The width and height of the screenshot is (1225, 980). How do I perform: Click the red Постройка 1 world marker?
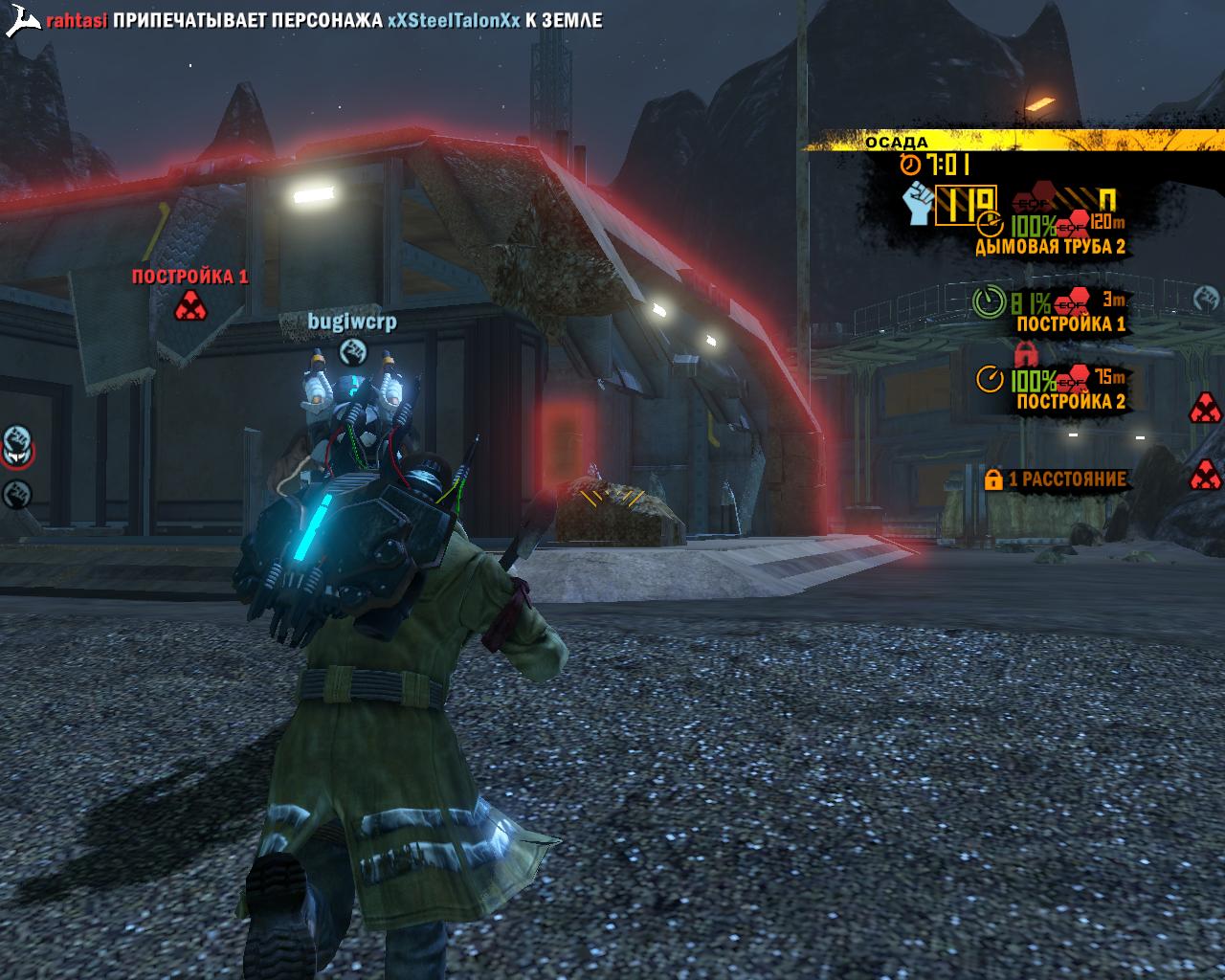click(x=189, y=306)
